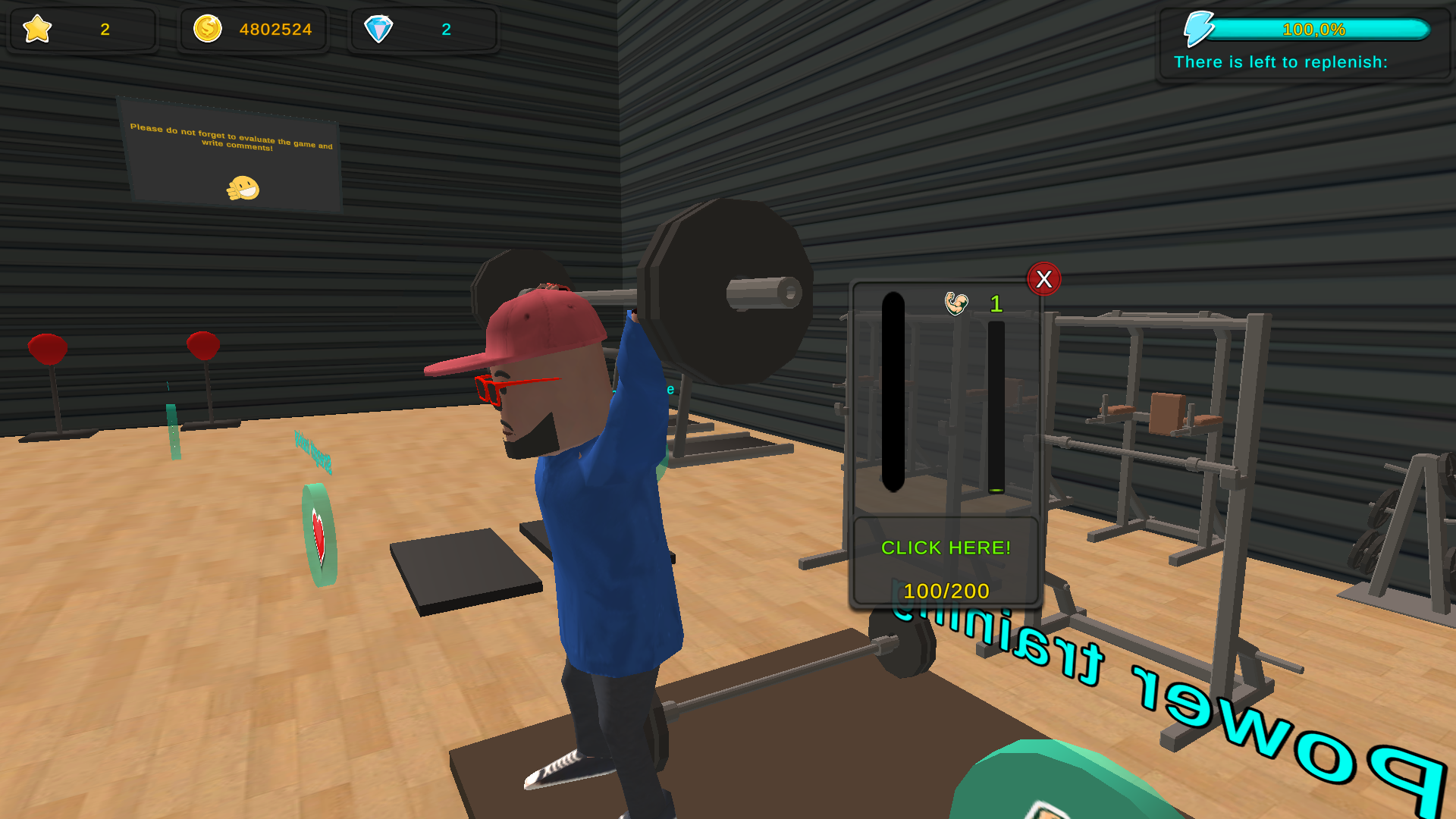Click the smiling thumbs-up emoji on wall sign

pyautogui.click(x=243, y=187)
